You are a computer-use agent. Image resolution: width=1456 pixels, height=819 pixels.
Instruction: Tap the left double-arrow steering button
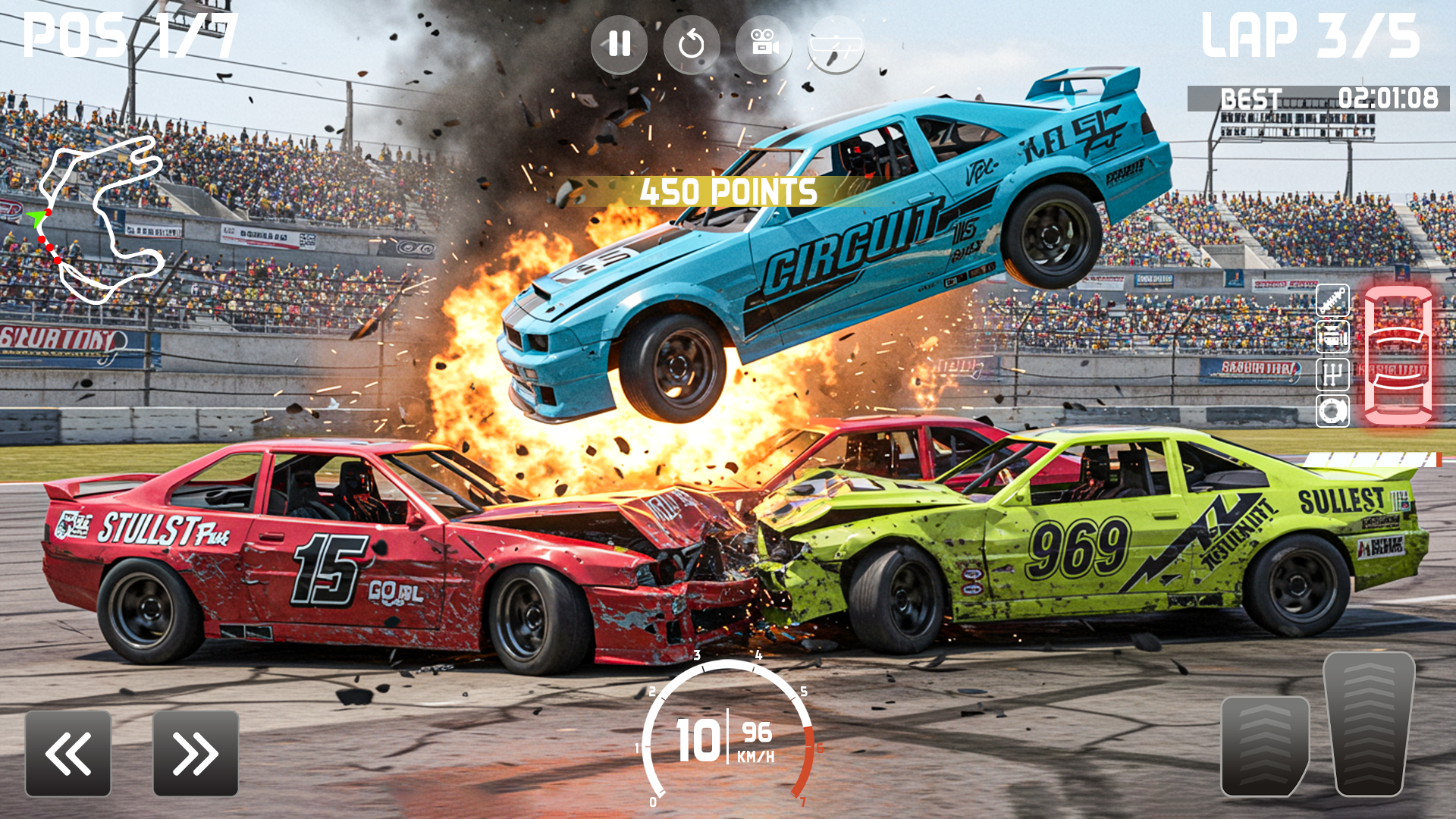coord(67,755)
